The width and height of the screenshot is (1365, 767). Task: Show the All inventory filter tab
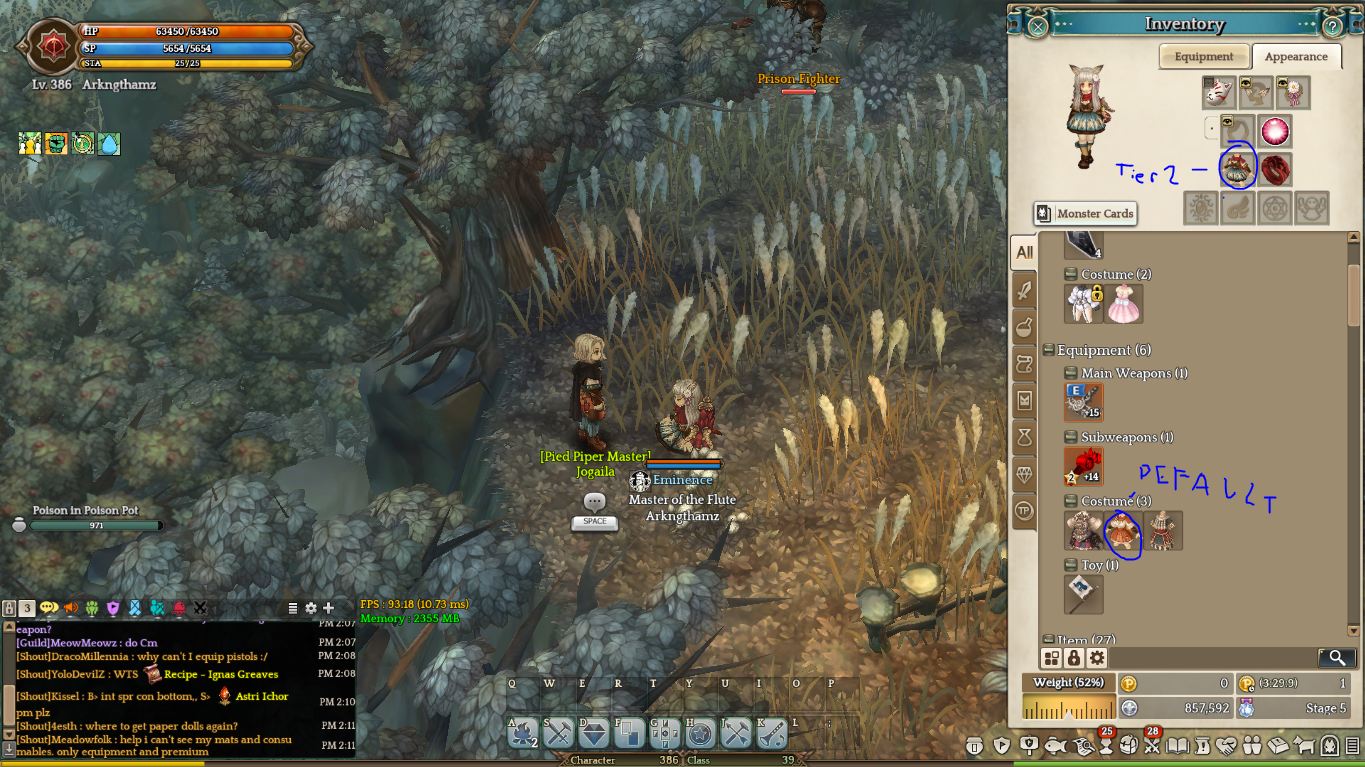pos(1024,252)
